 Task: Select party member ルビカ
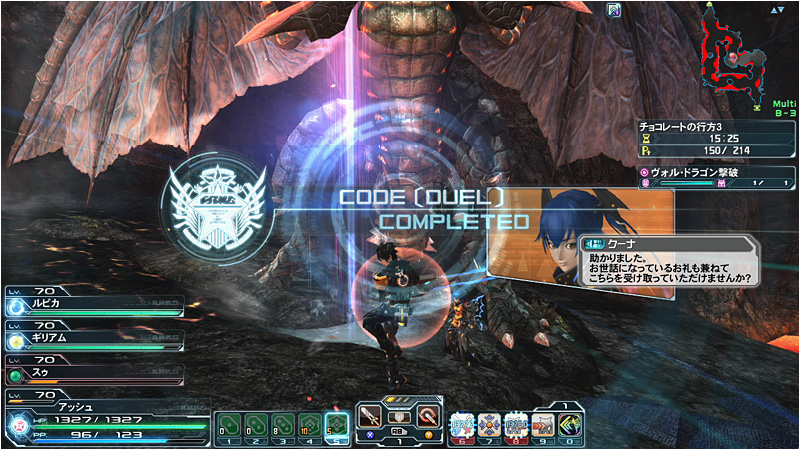pos(92,305)
